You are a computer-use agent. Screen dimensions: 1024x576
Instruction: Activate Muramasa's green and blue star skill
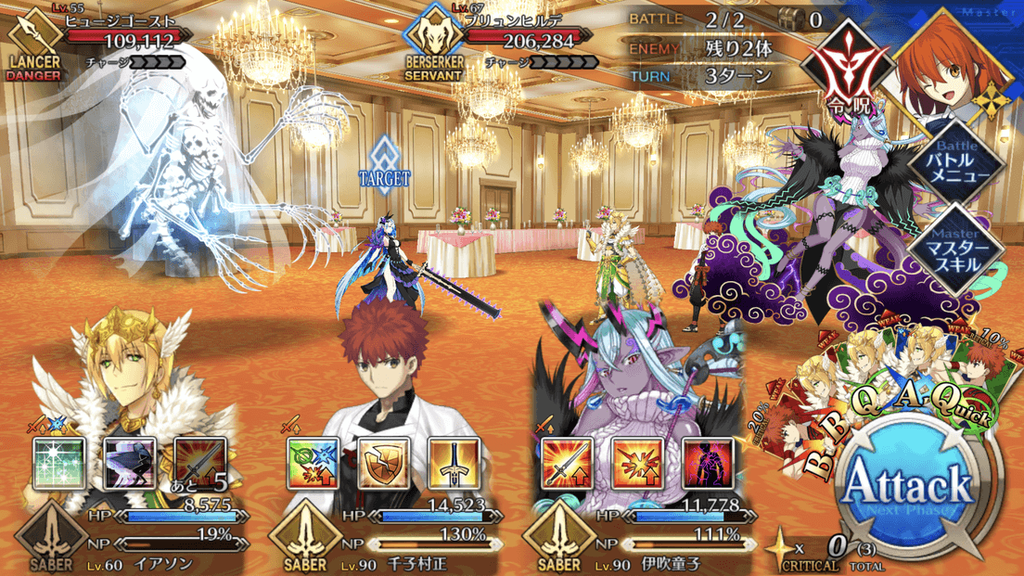[312, 463]
